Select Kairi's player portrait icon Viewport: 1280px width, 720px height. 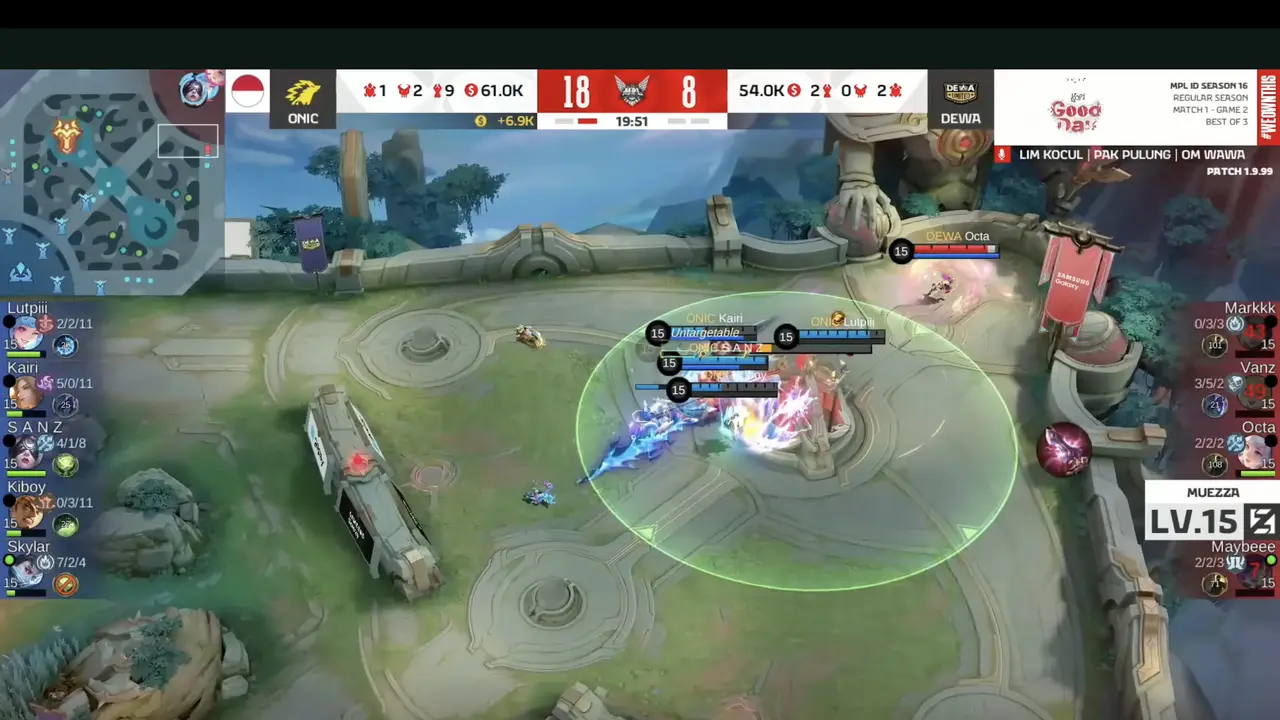pos(26,391)
